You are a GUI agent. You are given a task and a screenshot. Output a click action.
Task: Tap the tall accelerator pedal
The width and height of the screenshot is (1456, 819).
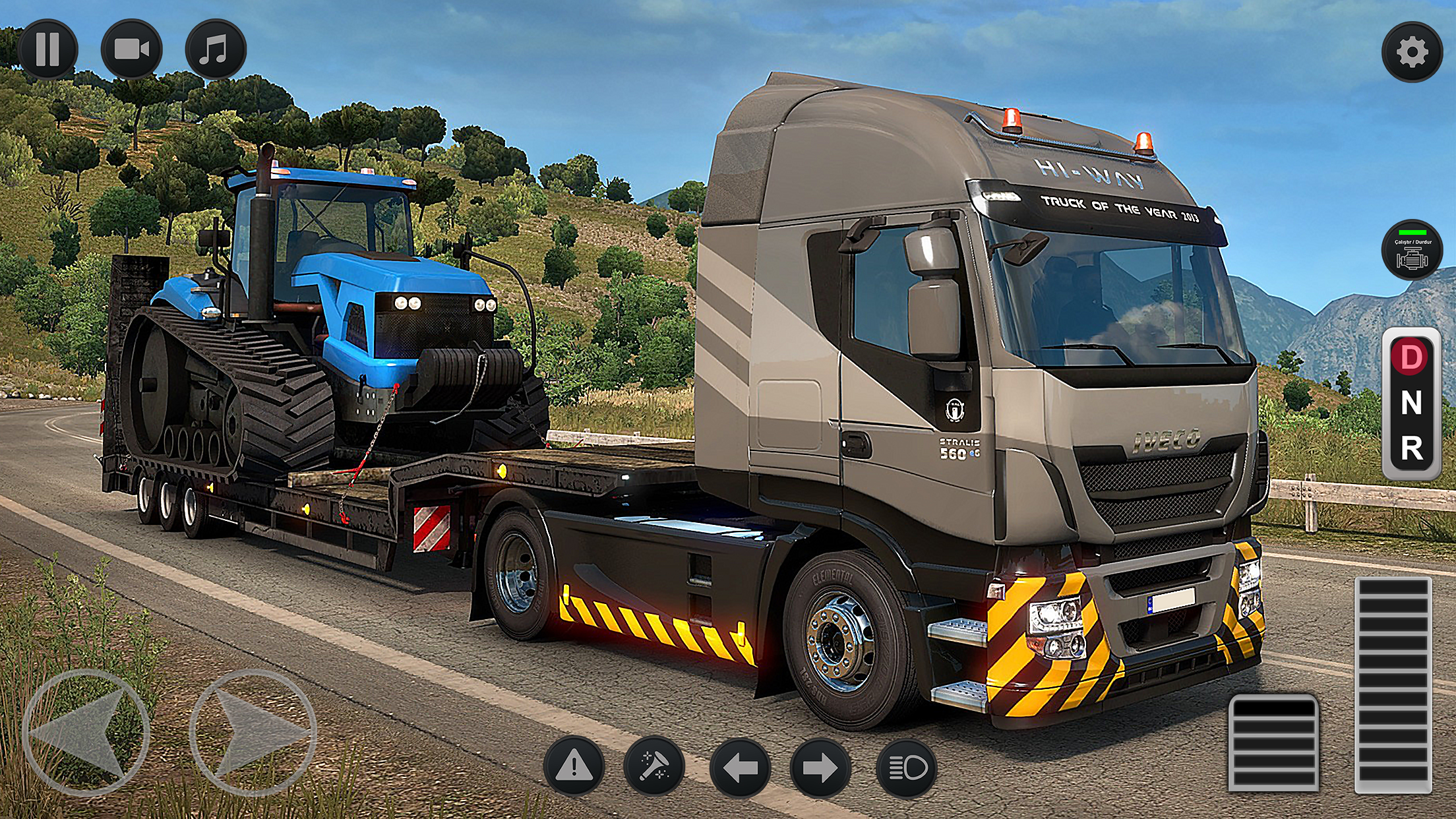[x=1393, y=684]
